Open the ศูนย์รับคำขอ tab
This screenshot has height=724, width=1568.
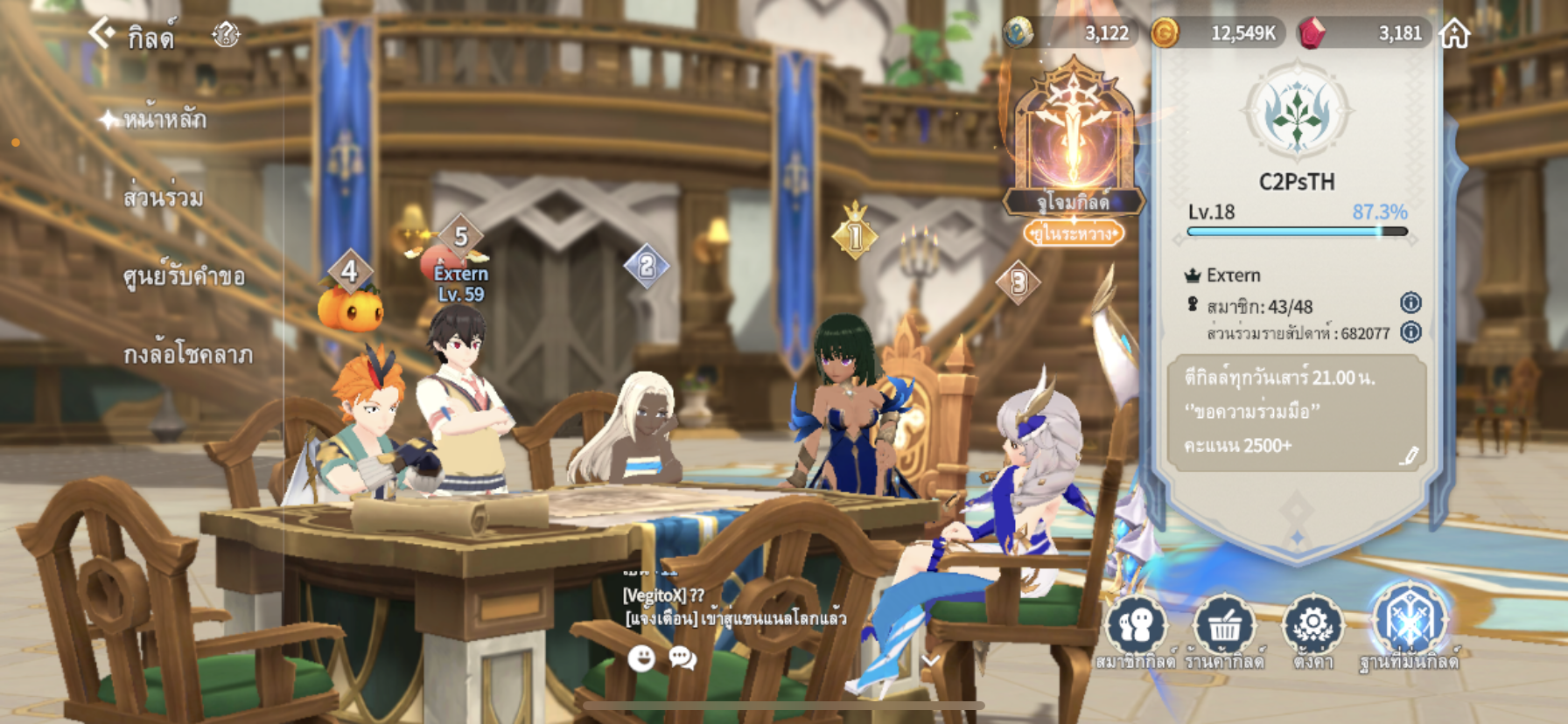click(184, 276)
